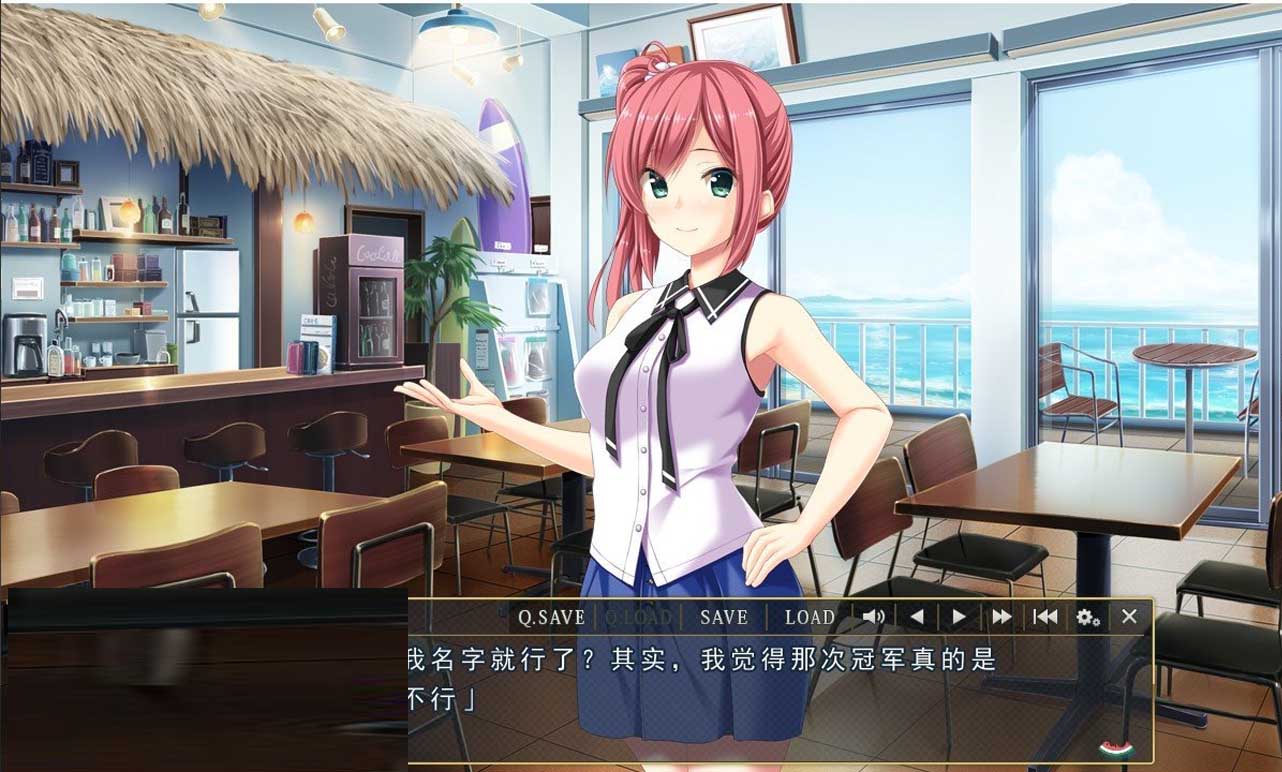Jump back with the rewind-to-start icon
The width and height of the screenshot is (1282, 772).
(x=1045, y=617)
